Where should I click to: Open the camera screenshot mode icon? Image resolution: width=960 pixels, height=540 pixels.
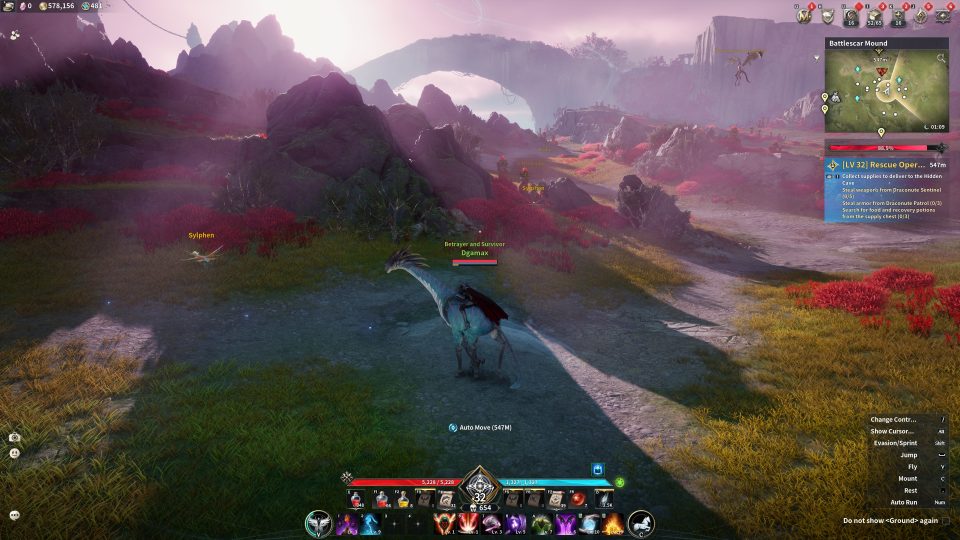[x=15, y=437]
